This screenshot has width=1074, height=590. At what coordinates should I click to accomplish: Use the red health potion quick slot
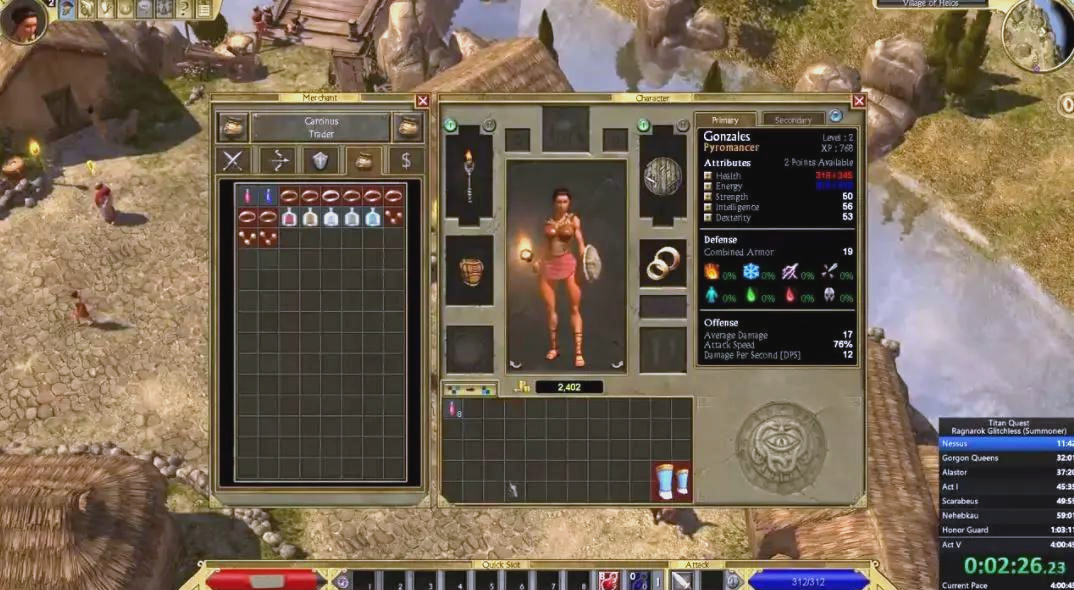click(608, 580)
